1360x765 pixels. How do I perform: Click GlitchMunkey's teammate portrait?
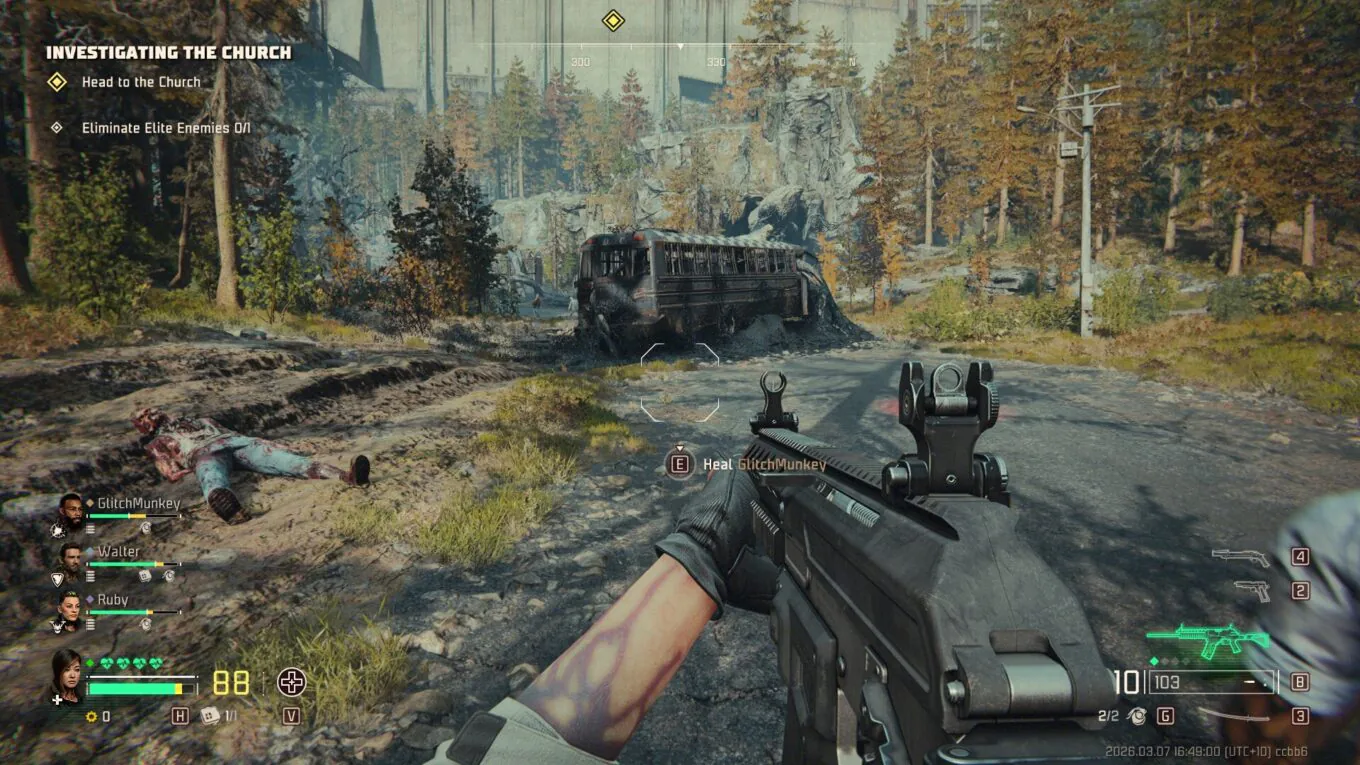pyautogui.click(x=70, y=508)
